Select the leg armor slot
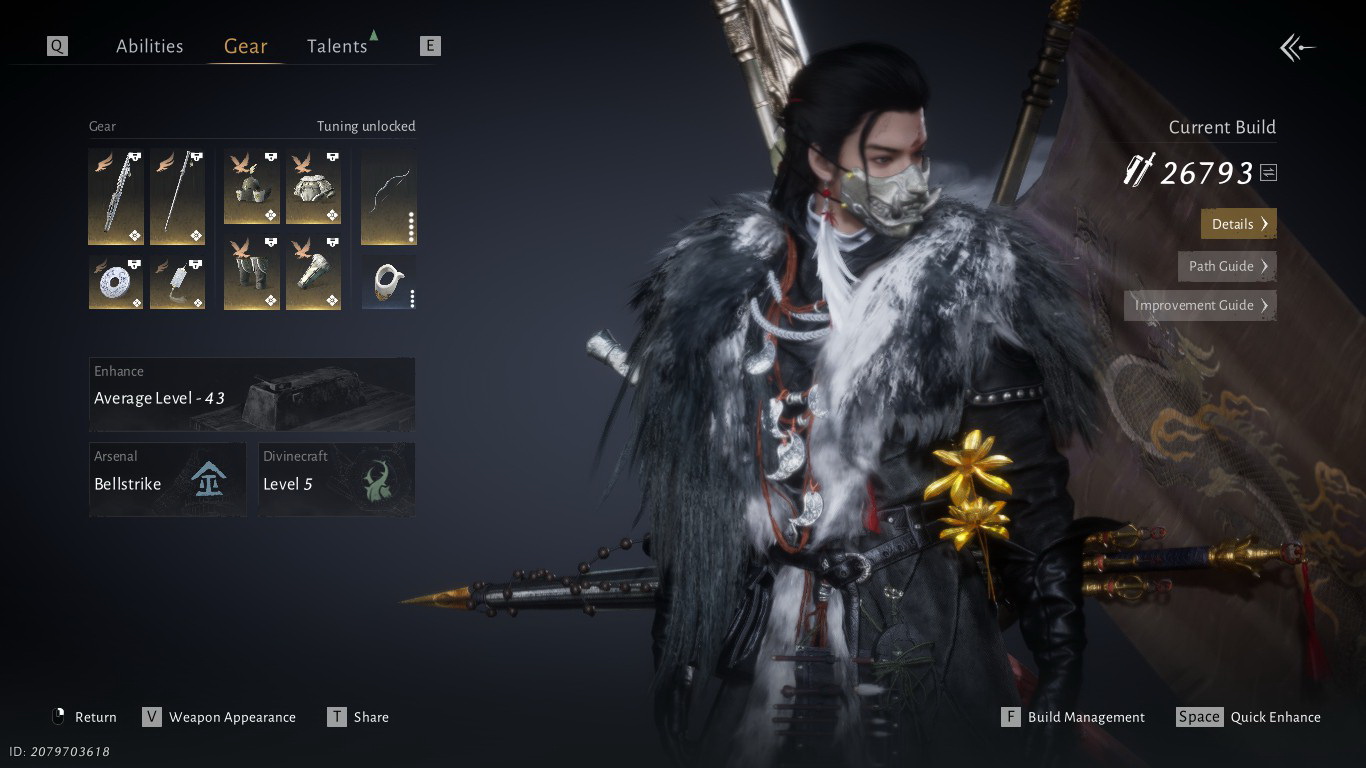The height and width of the screenshot is (768, 1366). 252,273
